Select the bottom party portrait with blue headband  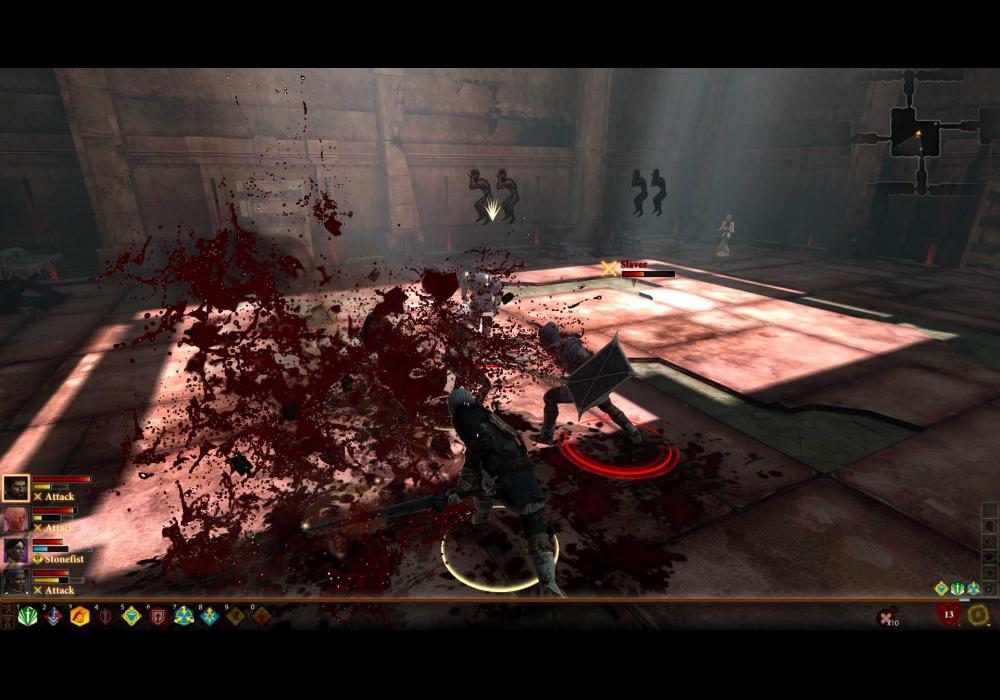[x=16, y=581]
